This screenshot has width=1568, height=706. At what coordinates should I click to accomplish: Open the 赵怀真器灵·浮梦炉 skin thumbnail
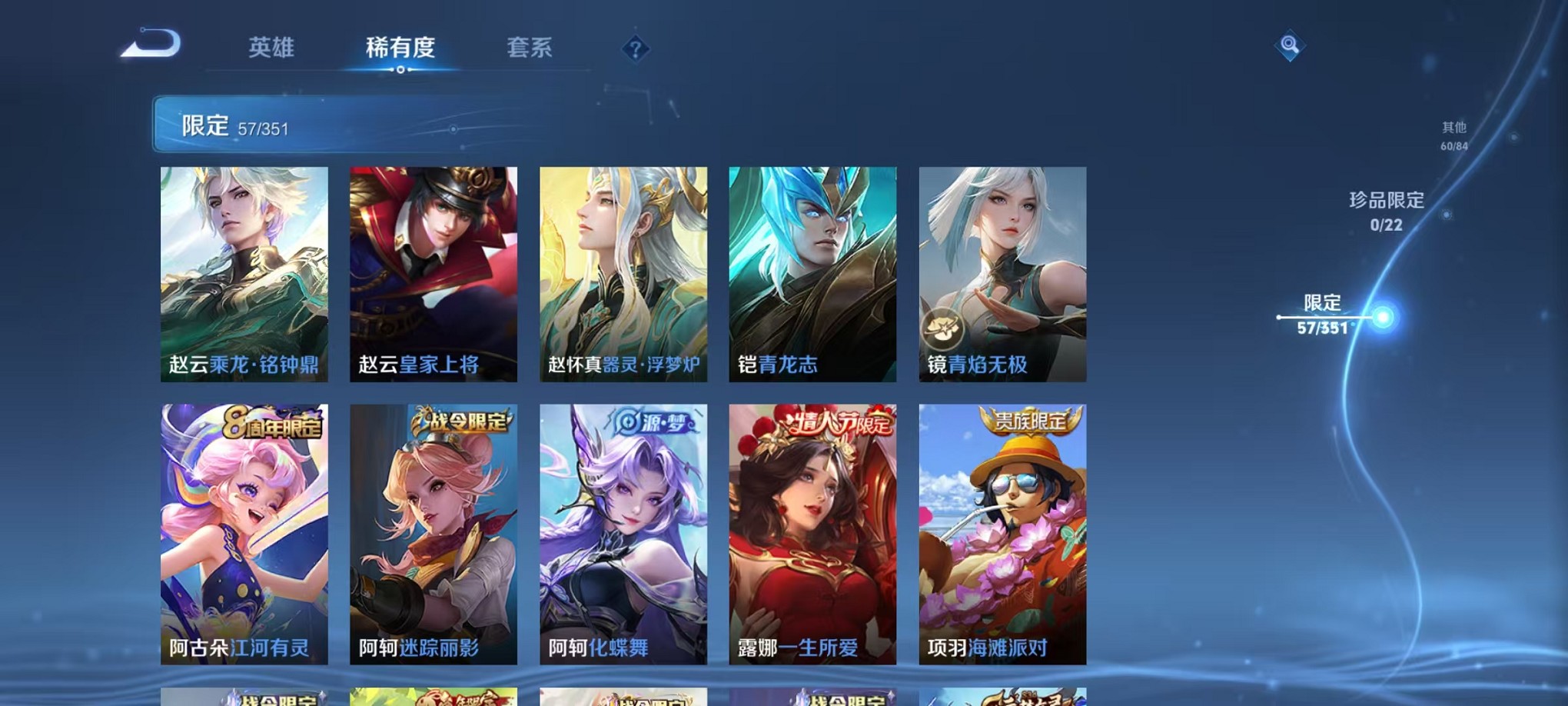point(624,275)
